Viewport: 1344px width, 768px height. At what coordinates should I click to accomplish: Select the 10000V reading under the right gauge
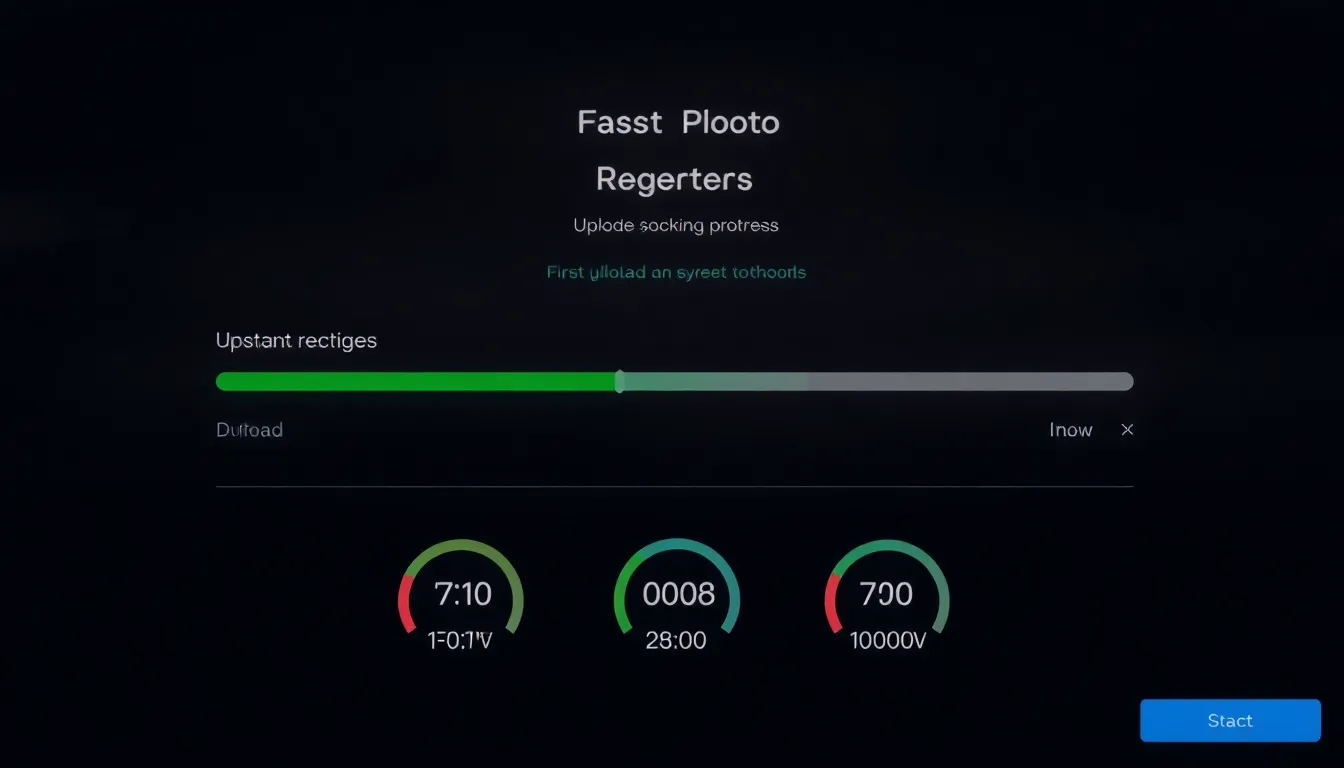[887, 641]
